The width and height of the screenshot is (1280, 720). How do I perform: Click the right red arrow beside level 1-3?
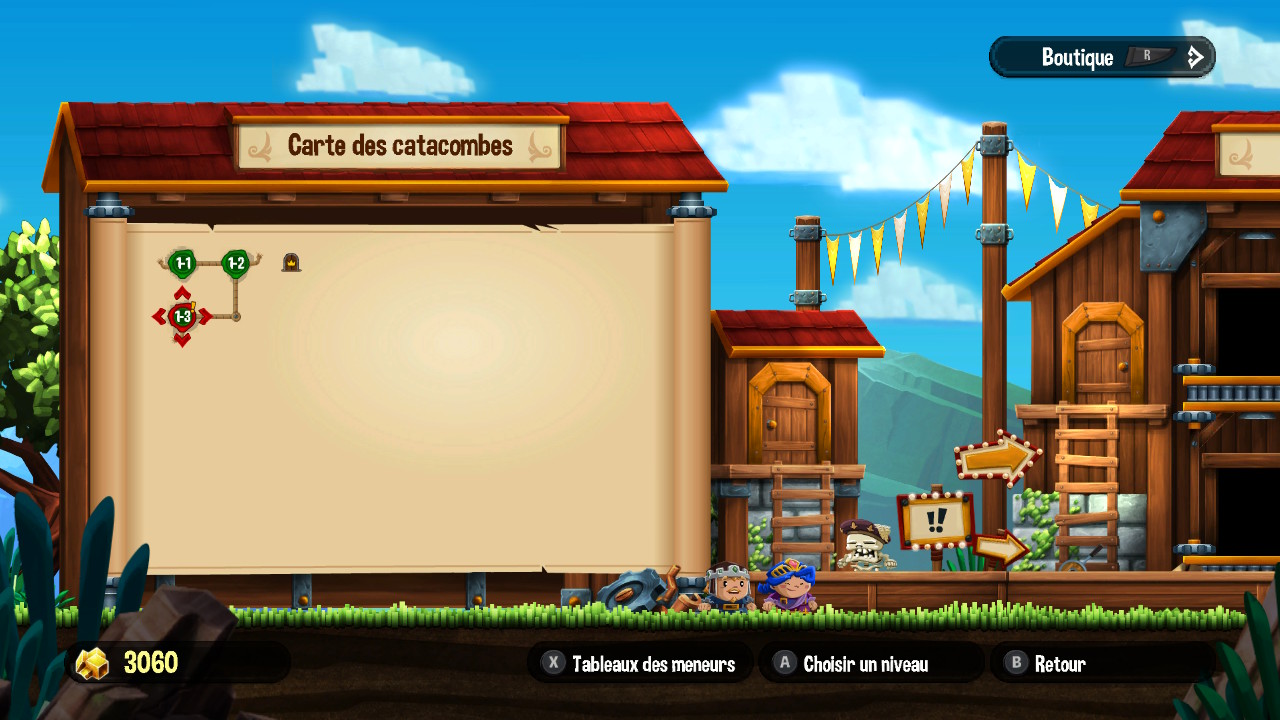(207, 315)
